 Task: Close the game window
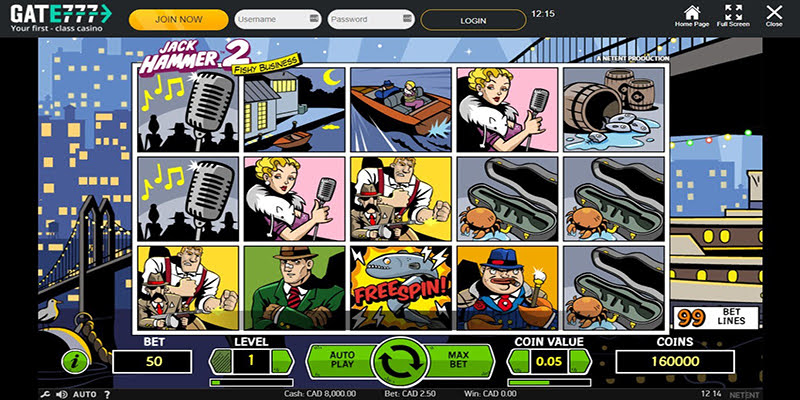pyautogui.click(x=774, y=14)
